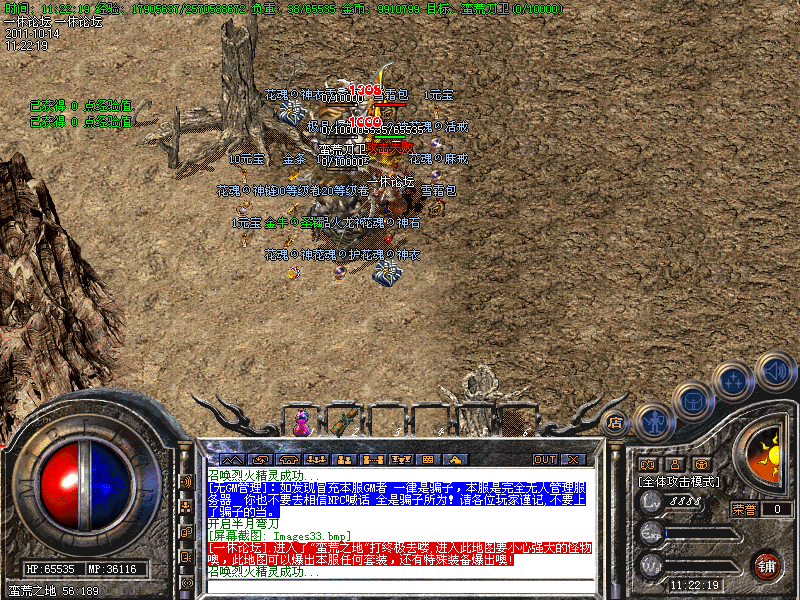The width and height of the screenshot is (800, 600).
Task: Click the small orange 店 shop button
Action: tap(615, 422)
